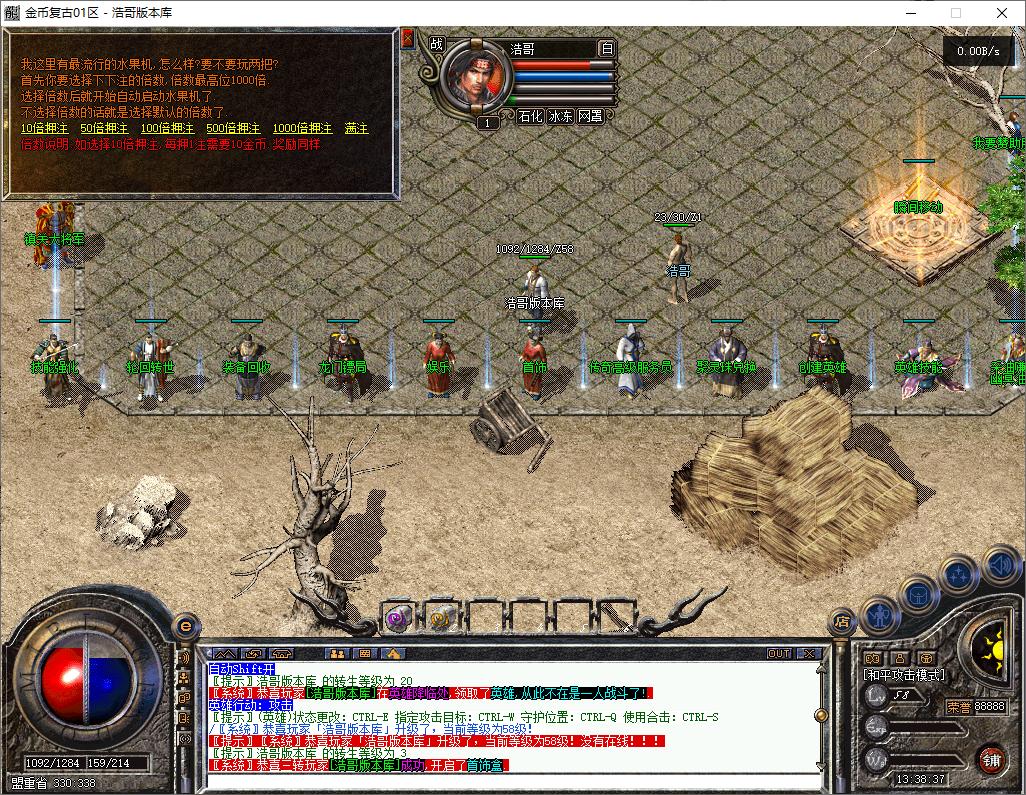
Task: Choose the 10倍押注 bet option
Action: 44,129
